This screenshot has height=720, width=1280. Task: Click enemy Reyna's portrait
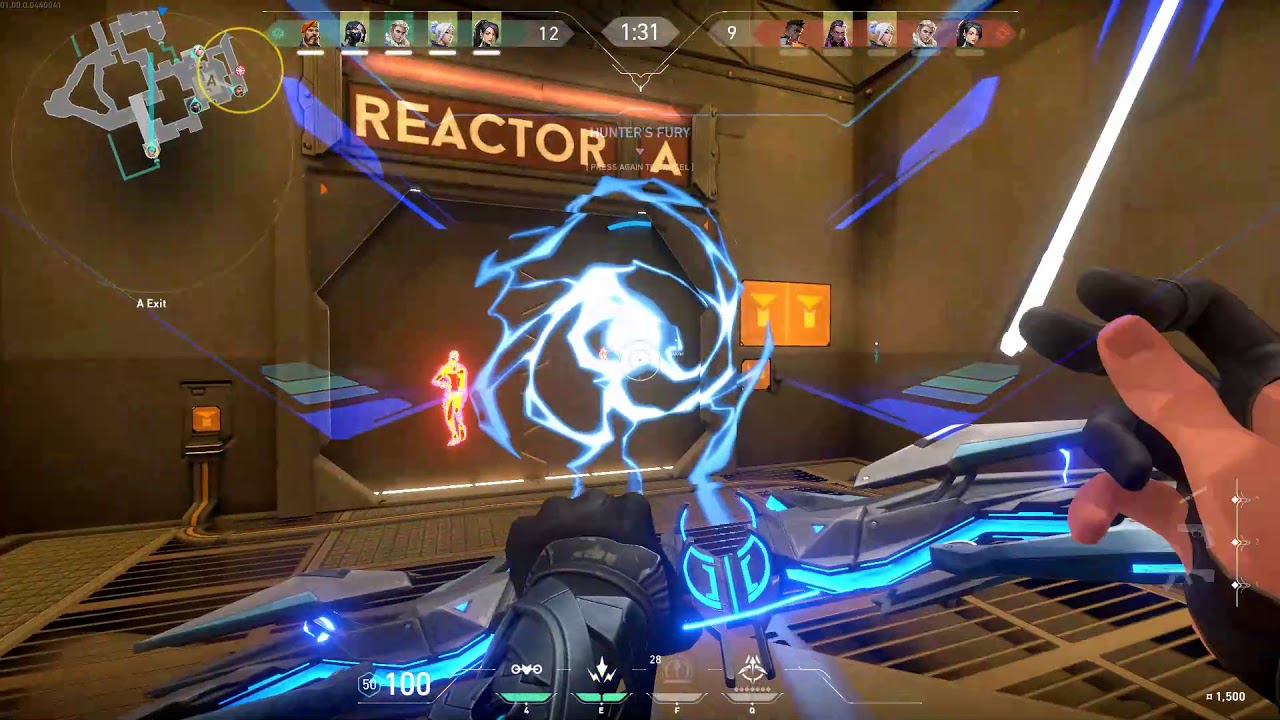coord(837,34)
